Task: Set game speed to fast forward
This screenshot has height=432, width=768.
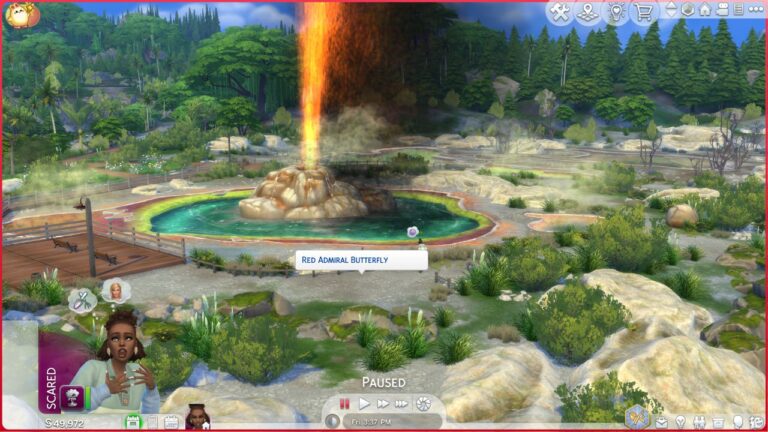Action: click(x=383, y=404)
